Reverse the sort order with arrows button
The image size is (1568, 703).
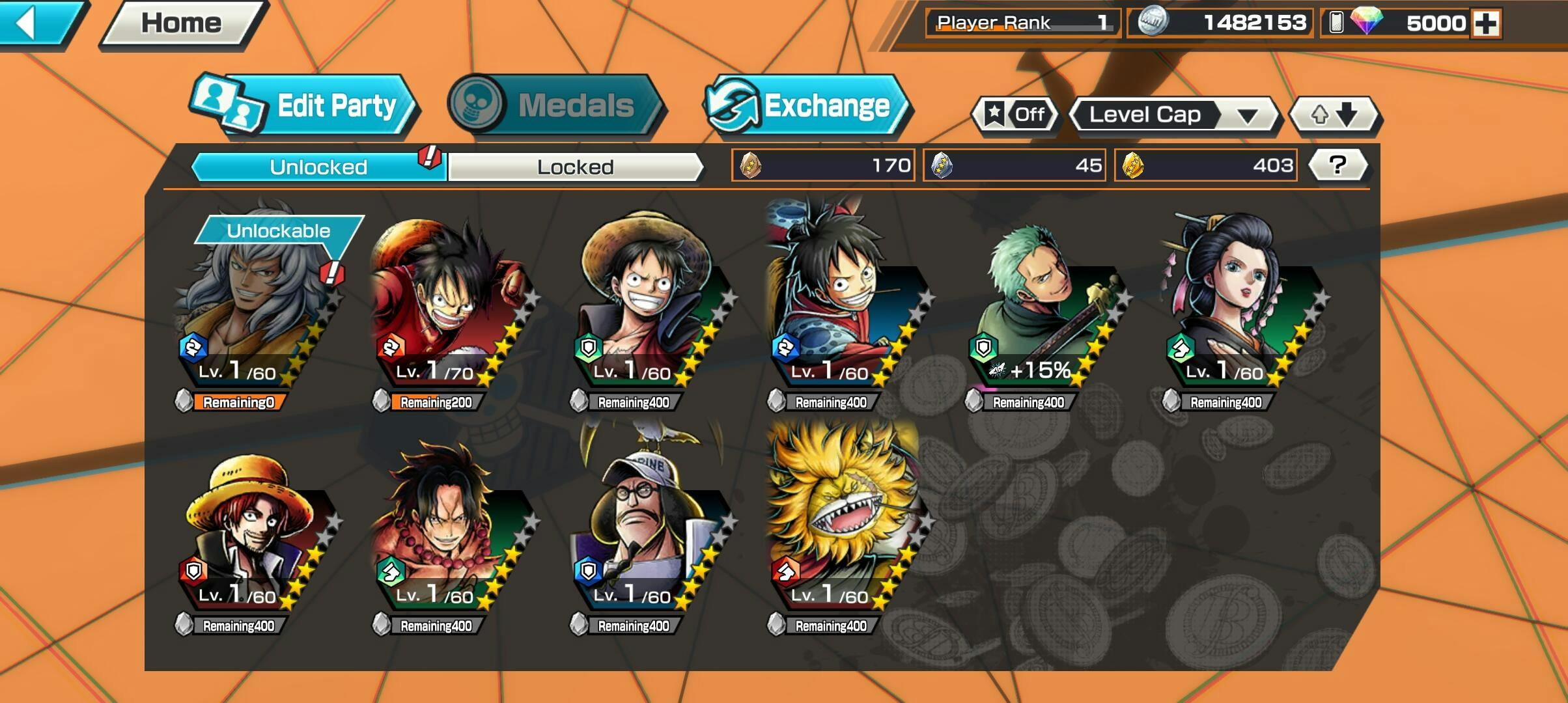point(1334,115)
